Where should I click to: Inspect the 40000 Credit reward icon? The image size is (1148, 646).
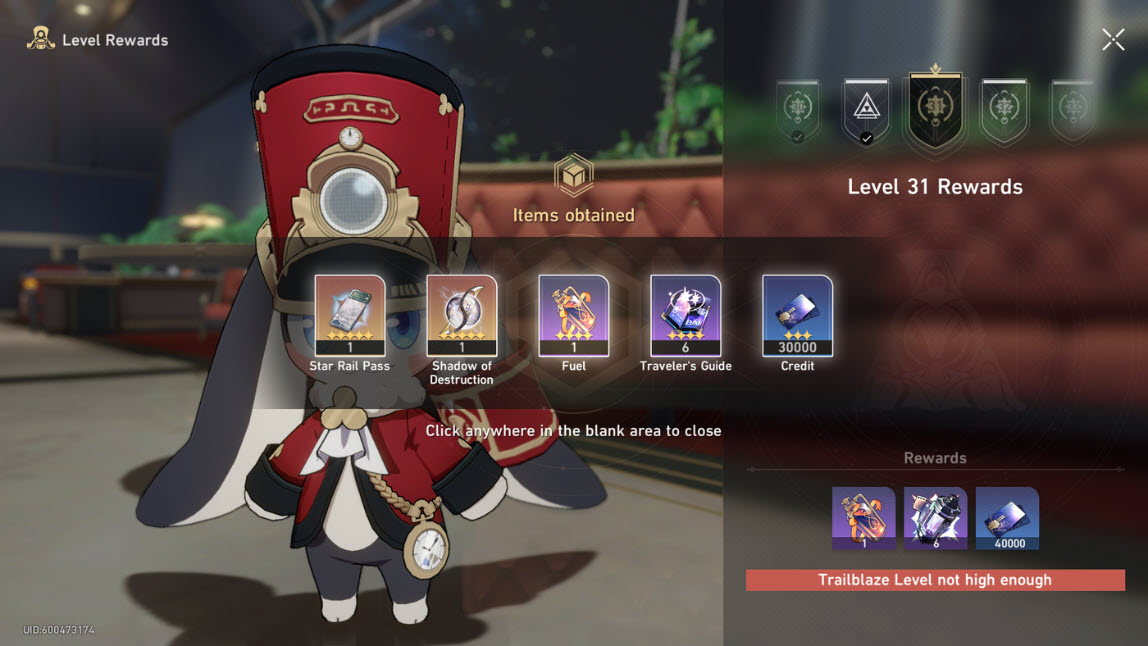[1007, 518]
